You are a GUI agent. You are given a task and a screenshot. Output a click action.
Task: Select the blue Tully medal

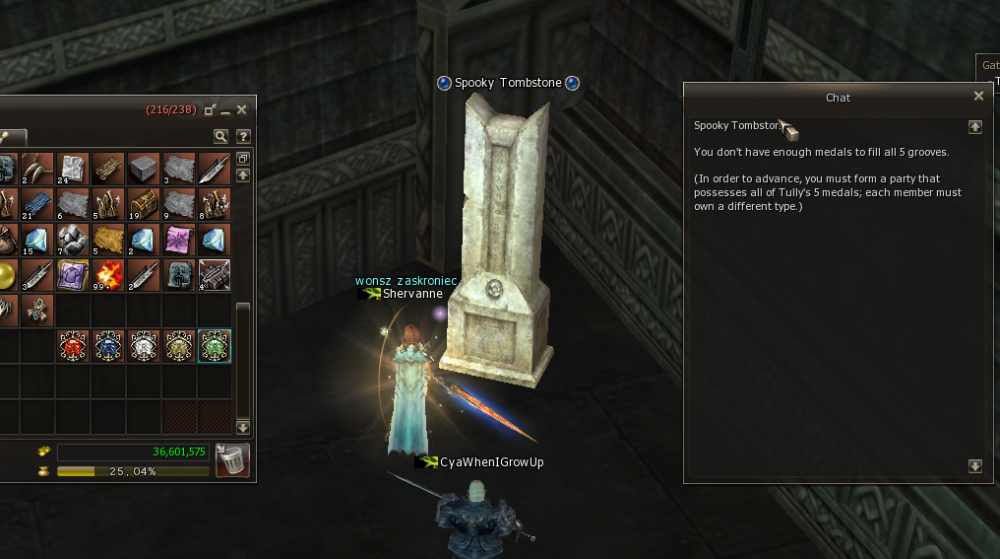tap(109, 345)
